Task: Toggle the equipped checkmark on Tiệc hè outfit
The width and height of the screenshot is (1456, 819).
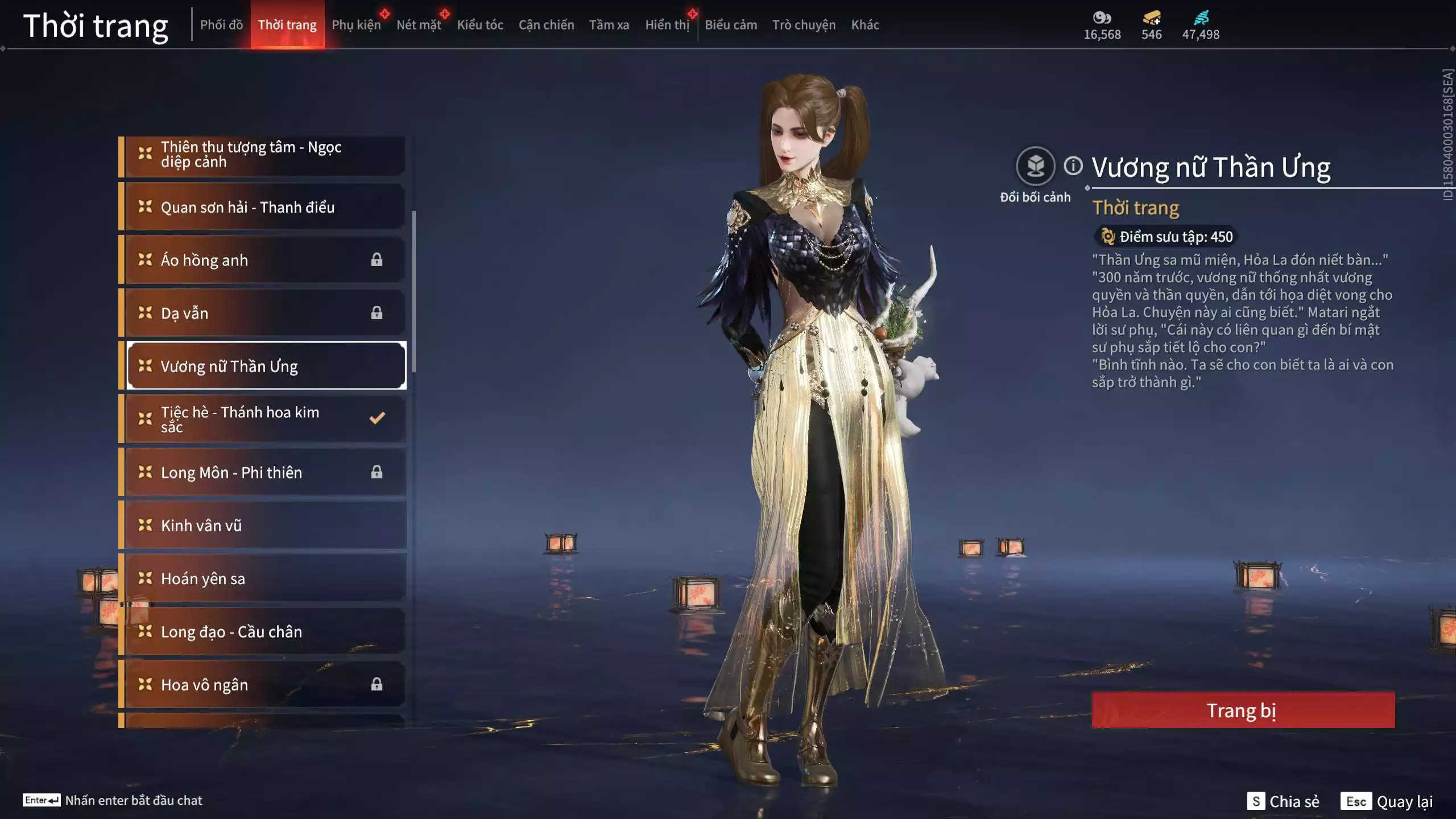Action: (376, 418)
